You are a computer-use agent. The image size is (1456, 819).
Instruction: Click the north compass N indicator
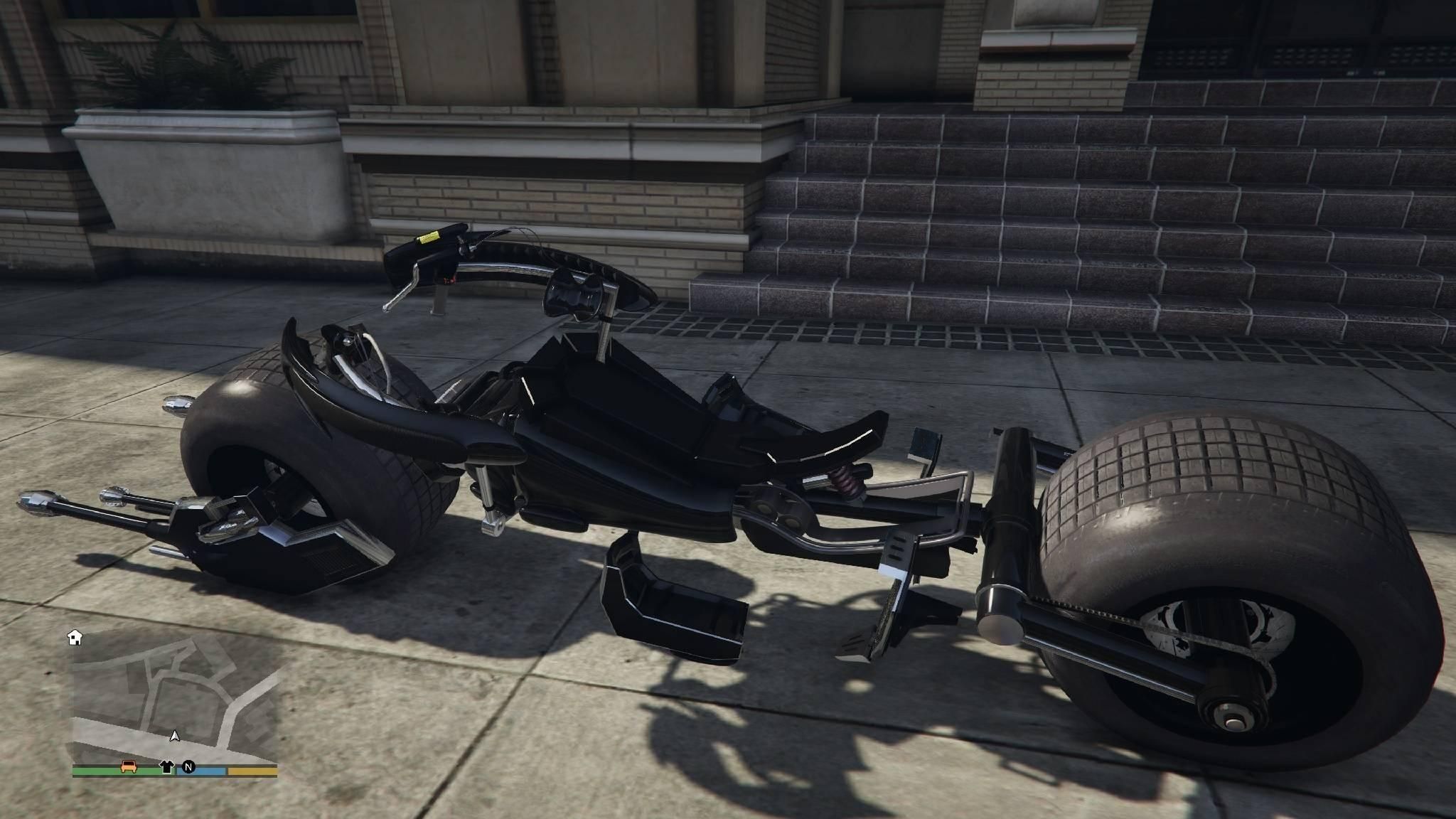tap(188, 766)
